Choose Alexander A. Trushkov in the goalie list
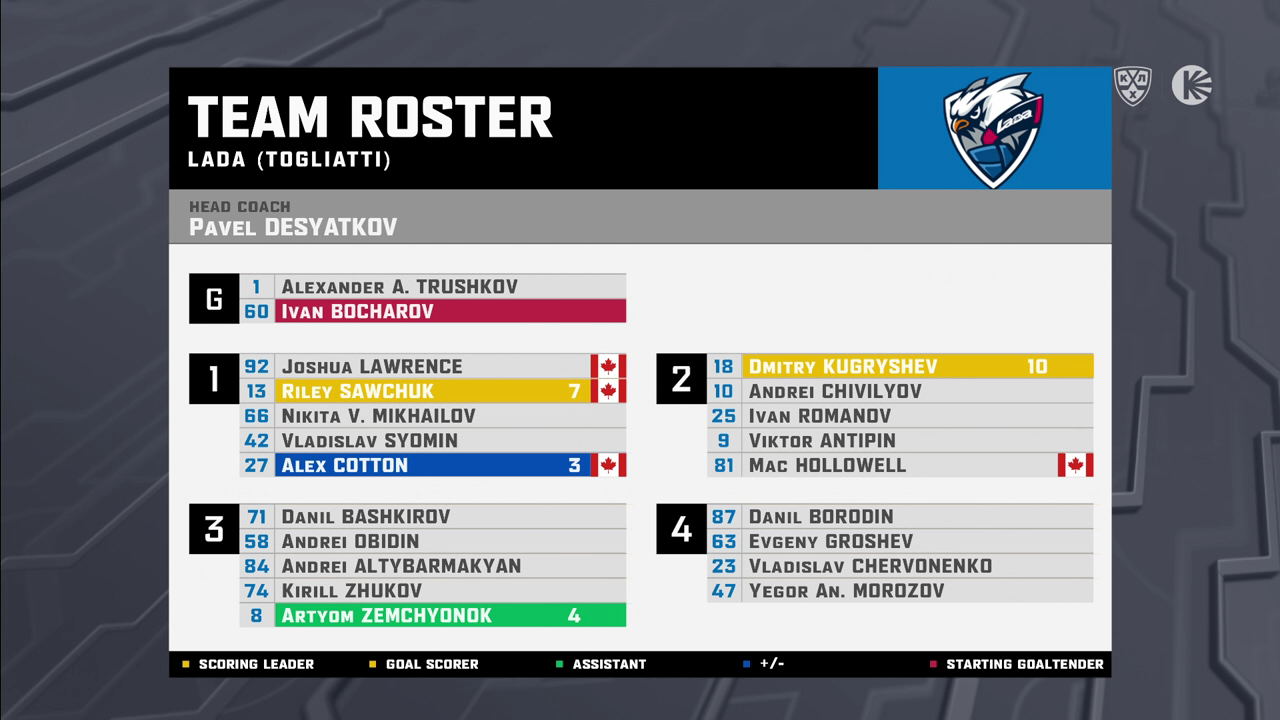 click(432, 286)
